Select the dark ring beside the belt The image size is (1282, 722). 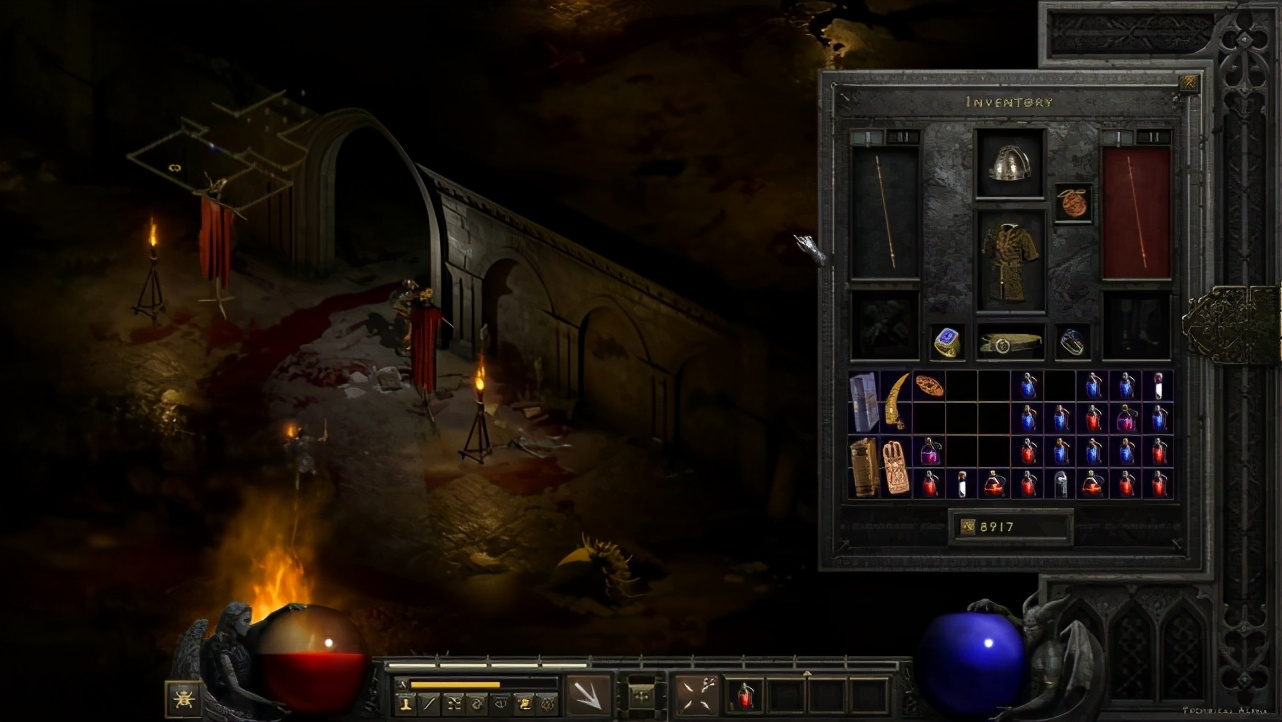coord(1073,342)
